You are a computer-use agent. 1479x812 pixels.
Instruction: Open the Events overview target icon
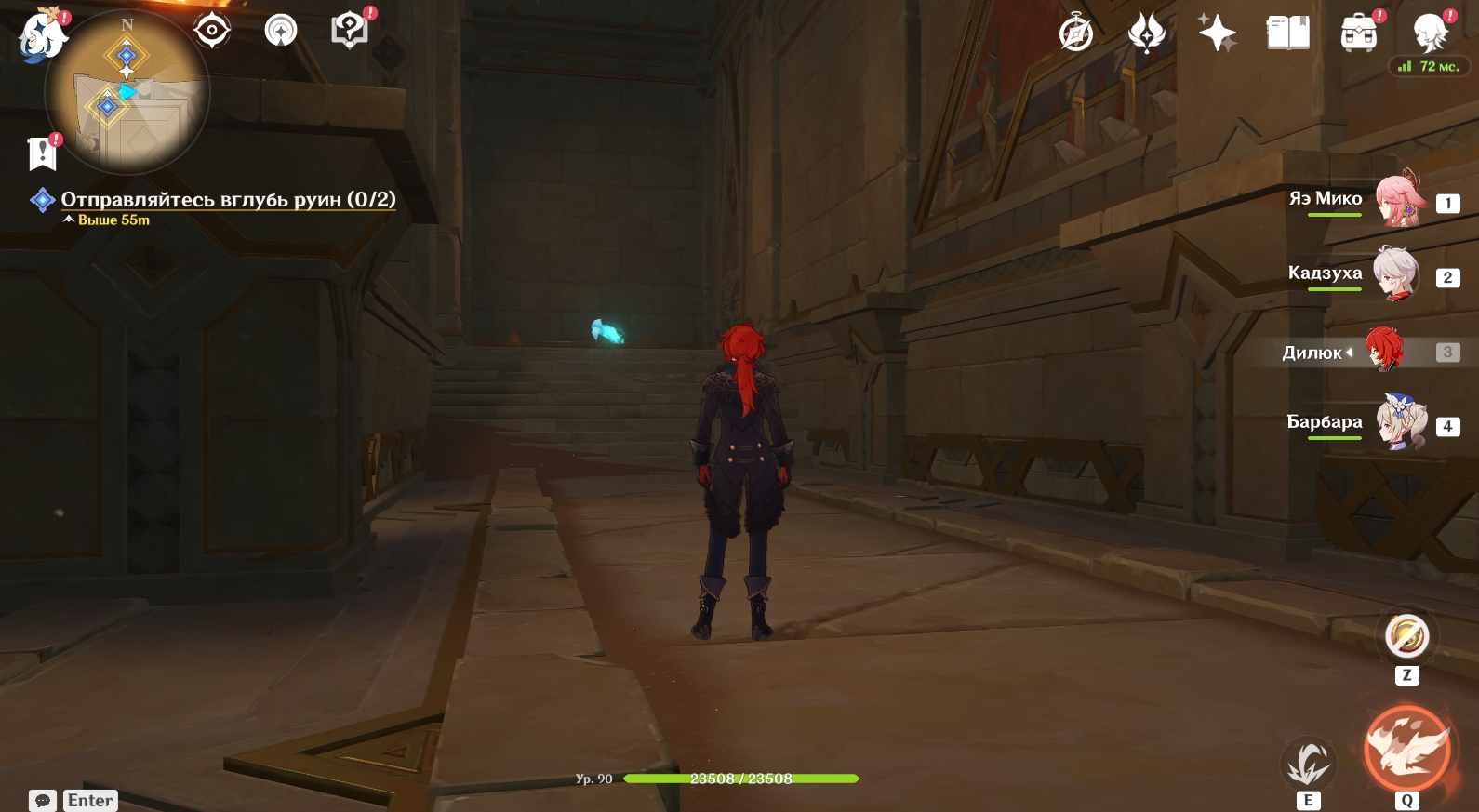click(x=212, y=31)
